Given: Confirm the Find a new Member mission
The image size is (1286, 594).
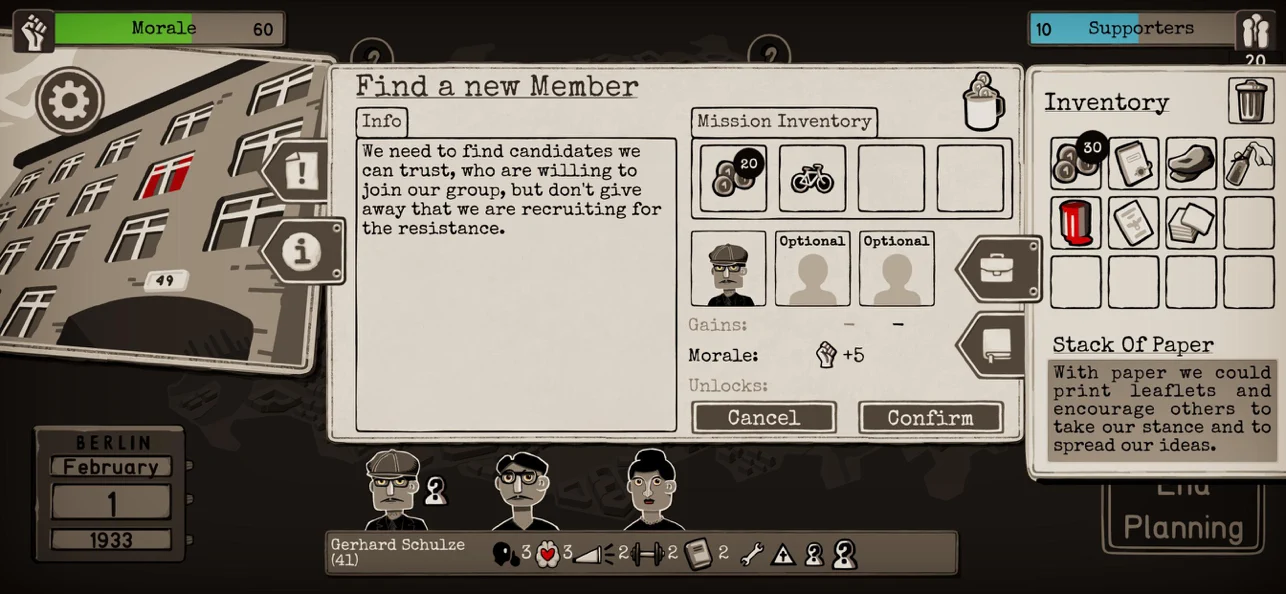Looking at the screenshot, I should (930, 417).
